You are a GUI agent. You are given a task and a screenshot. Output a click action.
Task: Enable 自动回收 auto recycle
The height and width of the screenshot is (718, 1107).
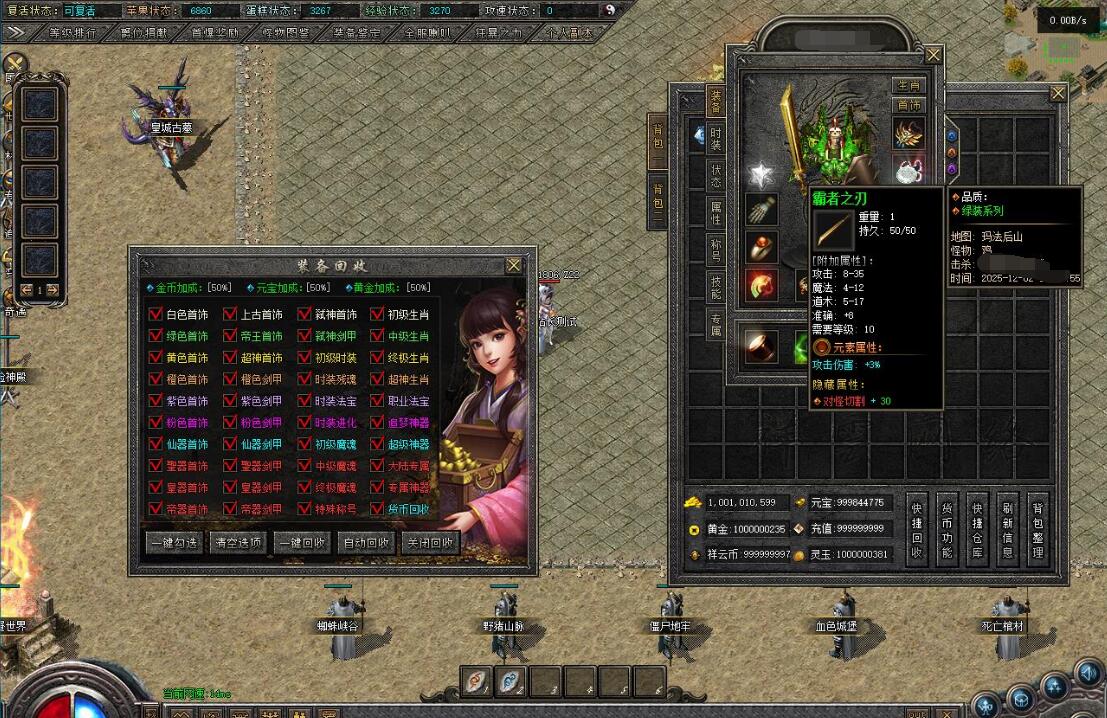[x=365, y=543]
